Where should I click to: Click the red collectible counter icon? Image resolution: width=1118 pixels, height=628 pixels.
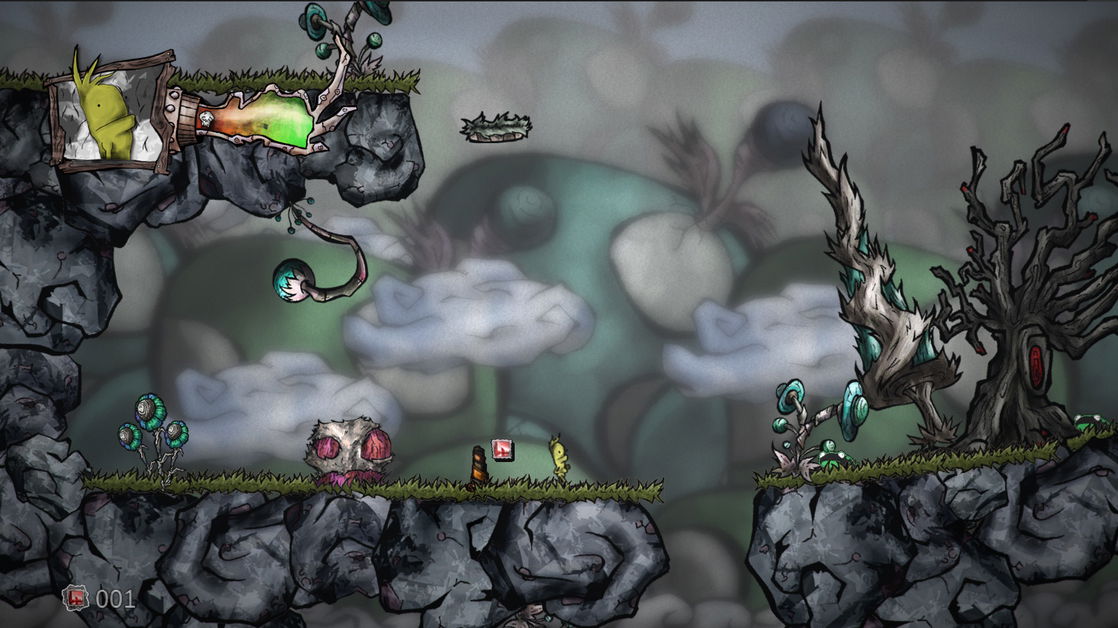[76, 598]
